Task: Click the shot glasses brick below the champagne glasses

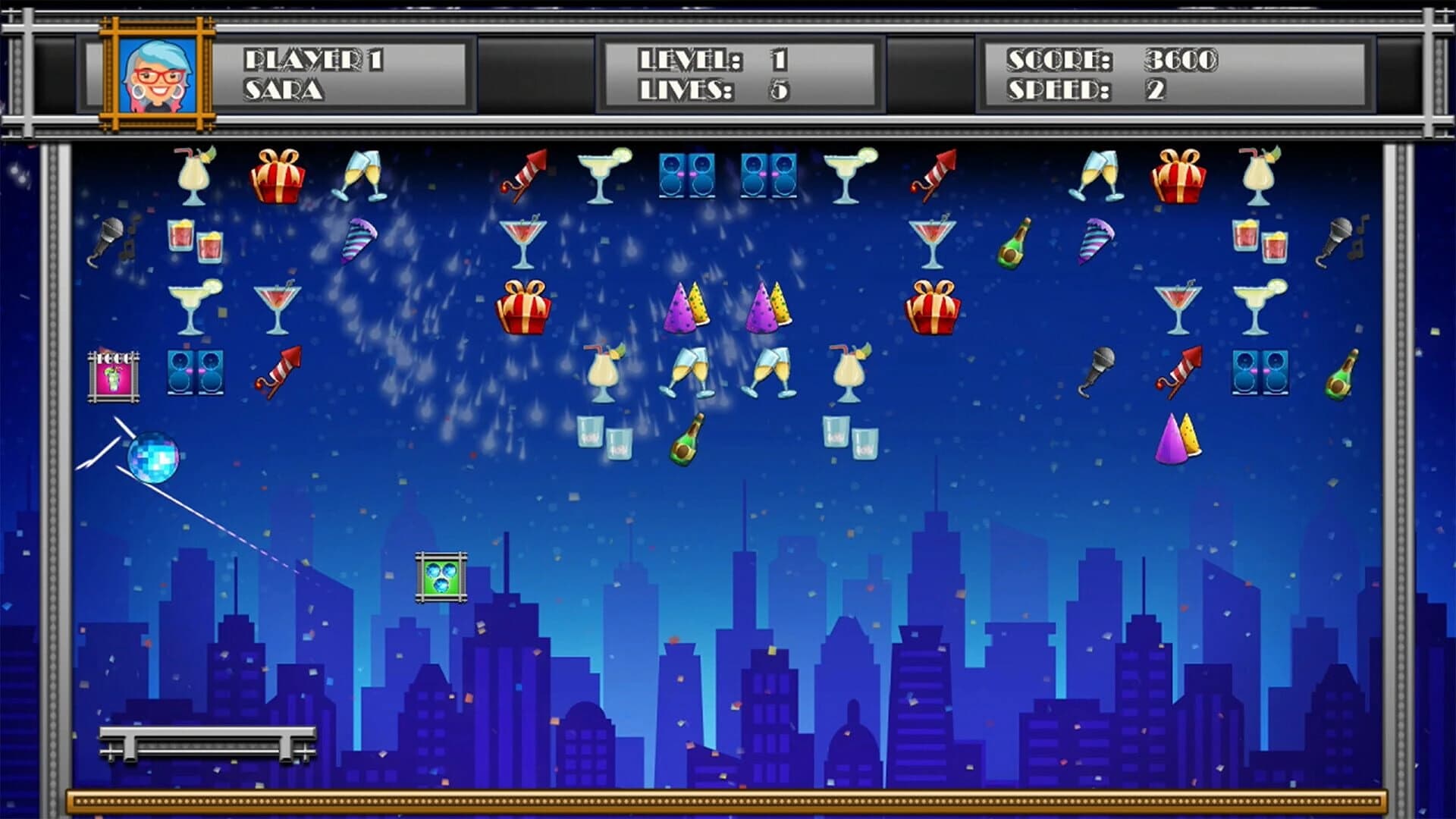Action: [x=601, y=436]
